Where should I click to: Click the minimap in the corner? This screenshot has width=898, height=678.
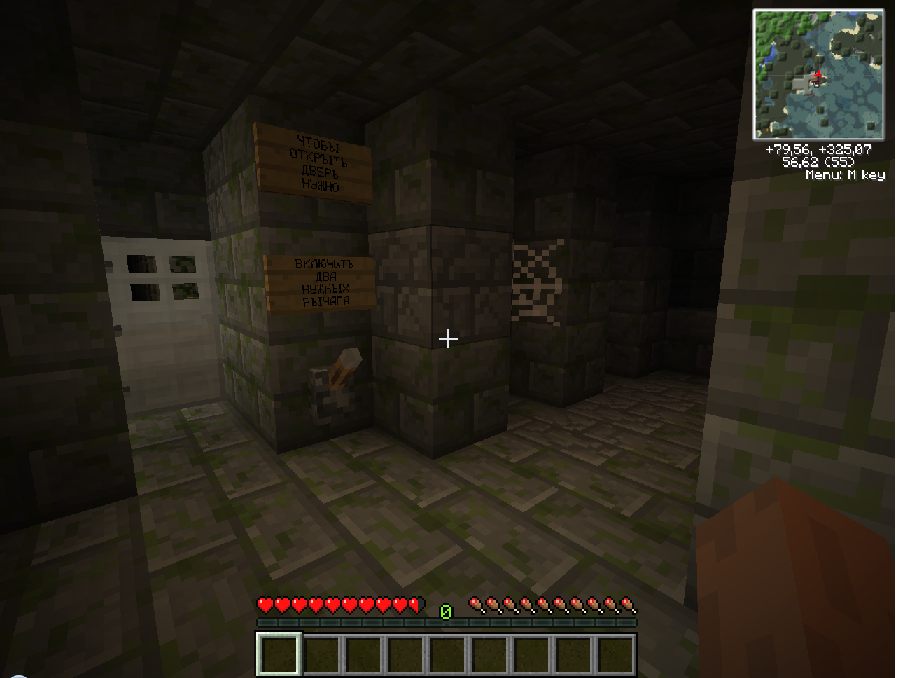[x=818, y=74]
